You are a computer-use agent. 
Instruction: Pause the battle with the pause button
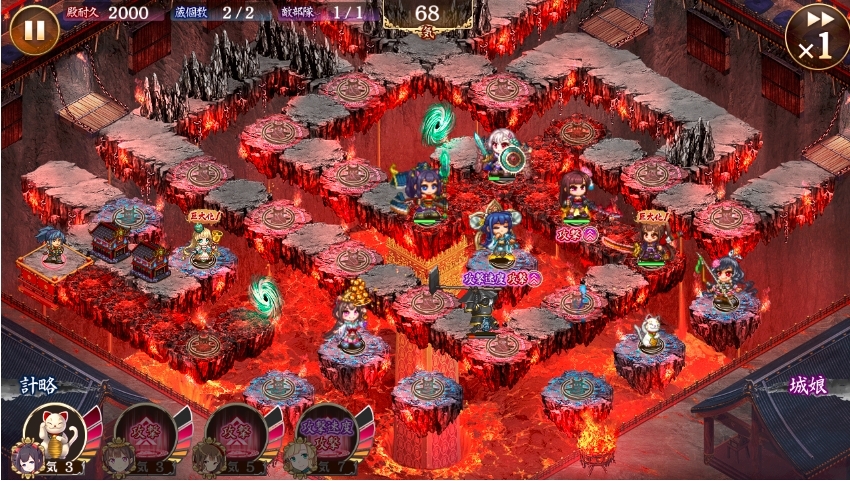point(34,30)
